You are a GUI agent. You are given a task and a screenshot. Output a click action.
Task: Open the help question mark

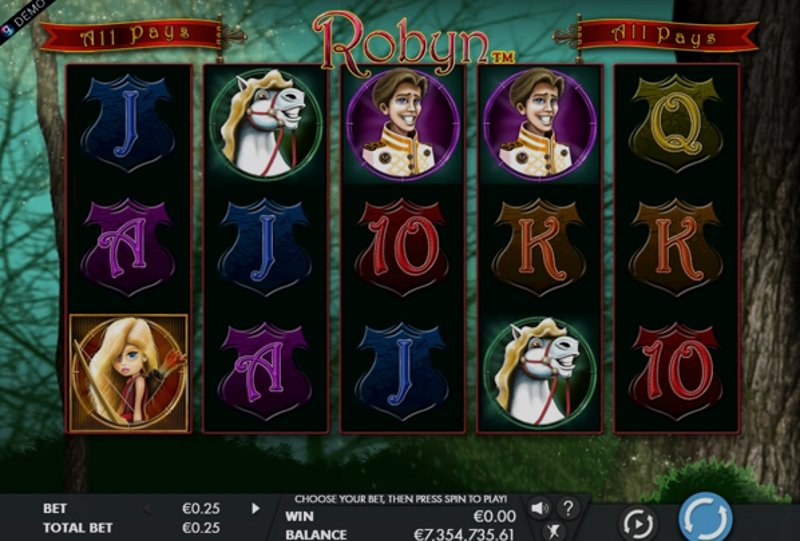pos(567,507)
